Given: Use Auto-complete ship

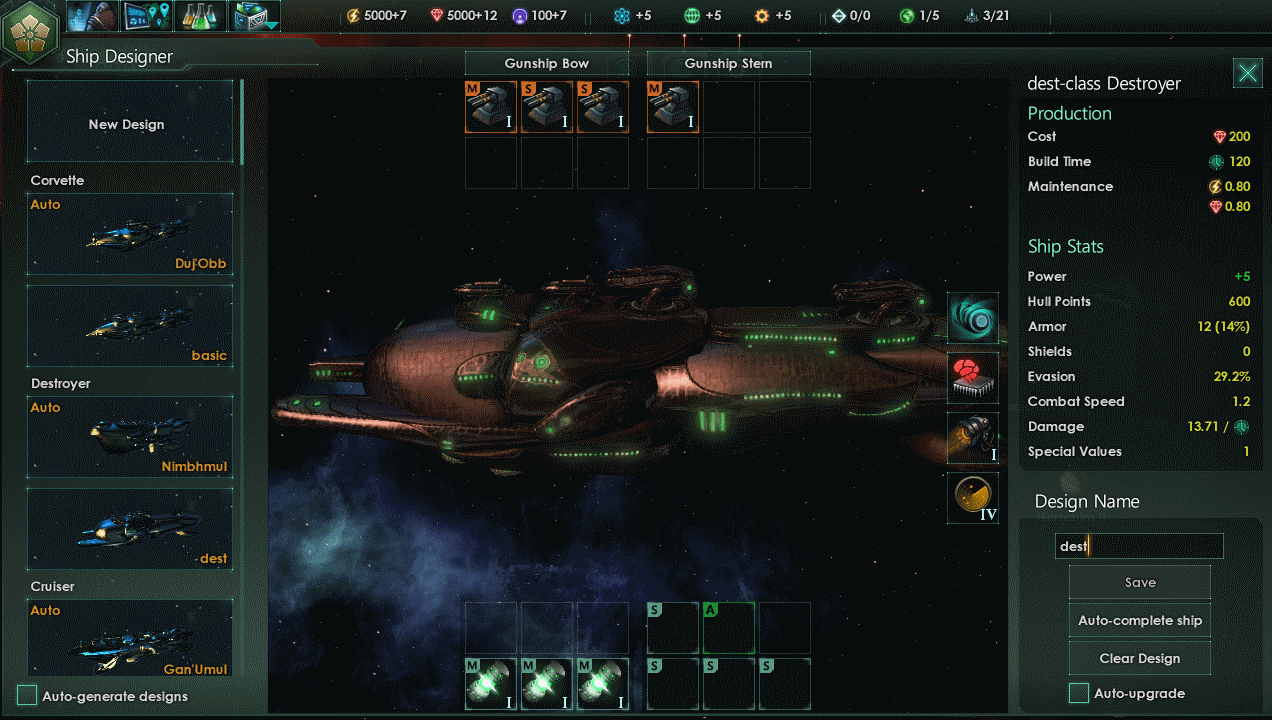Looking at the screenshot, I should [1140, 621].
